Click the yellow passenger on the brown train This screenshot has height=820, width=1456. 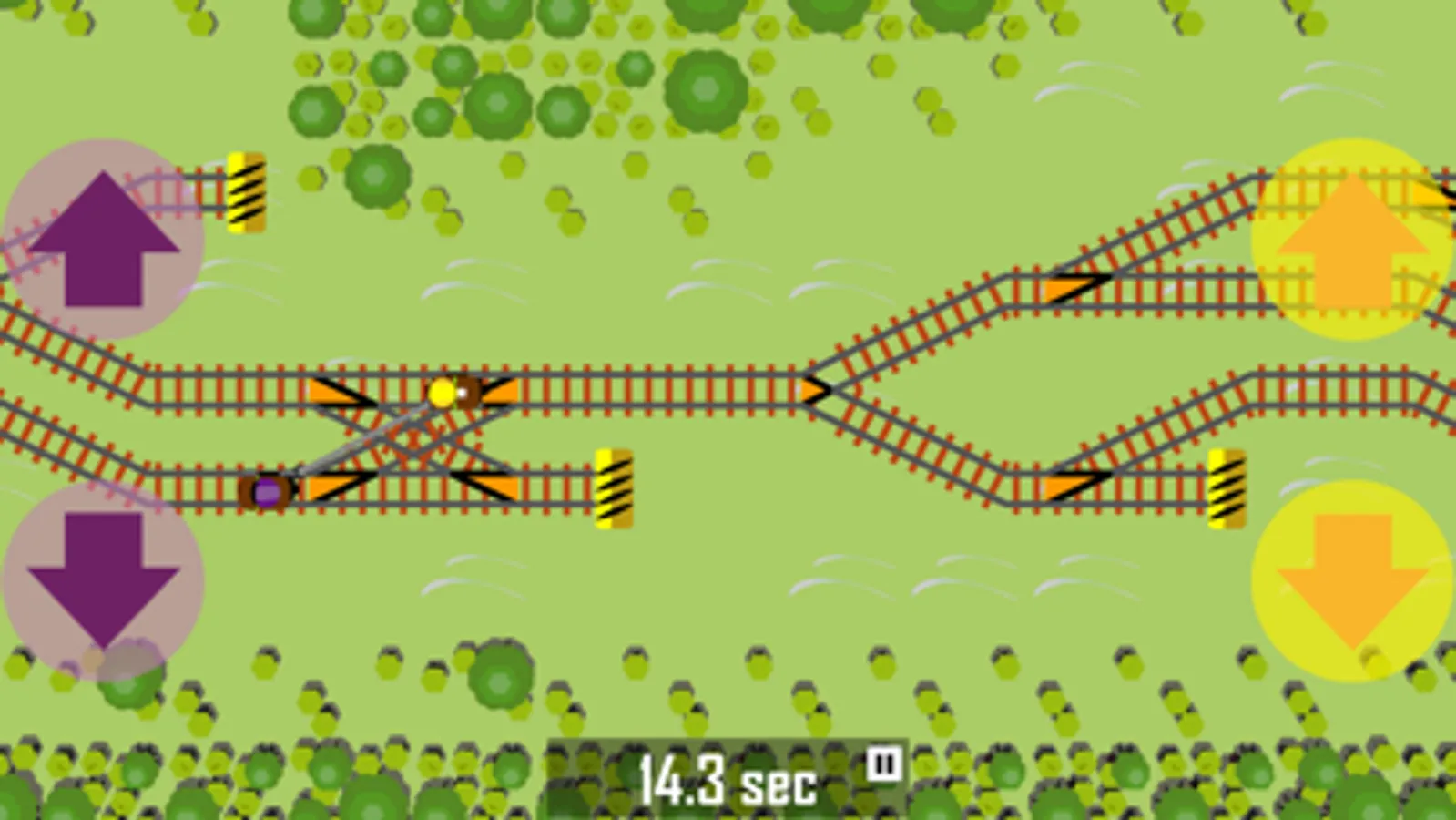click(x=443, y=392)
